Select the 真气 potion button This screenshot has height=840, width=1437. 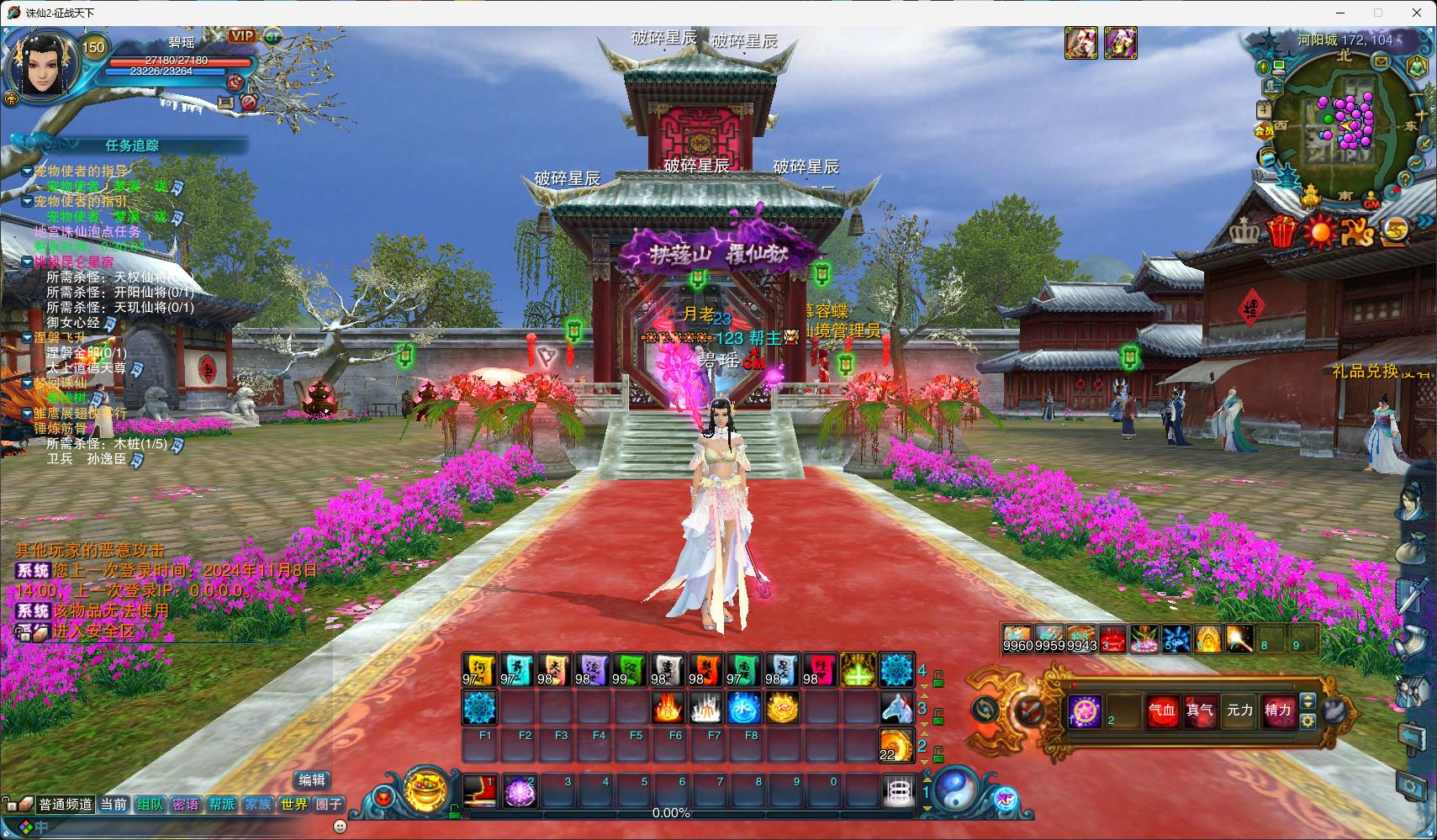(1200, 711)
